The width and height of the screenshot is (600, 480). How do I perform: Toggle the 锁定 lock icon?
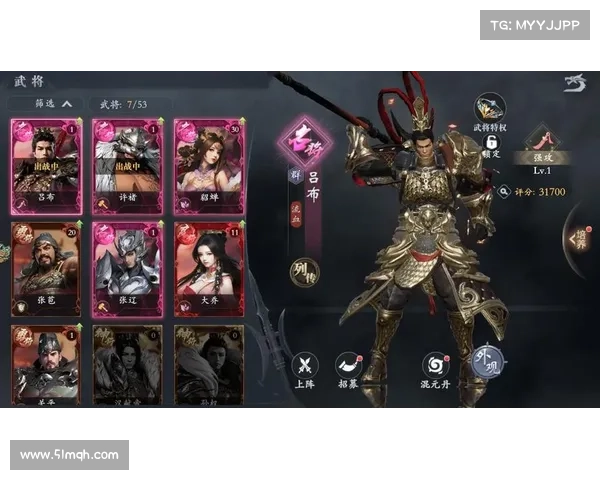tap(491, 145)
